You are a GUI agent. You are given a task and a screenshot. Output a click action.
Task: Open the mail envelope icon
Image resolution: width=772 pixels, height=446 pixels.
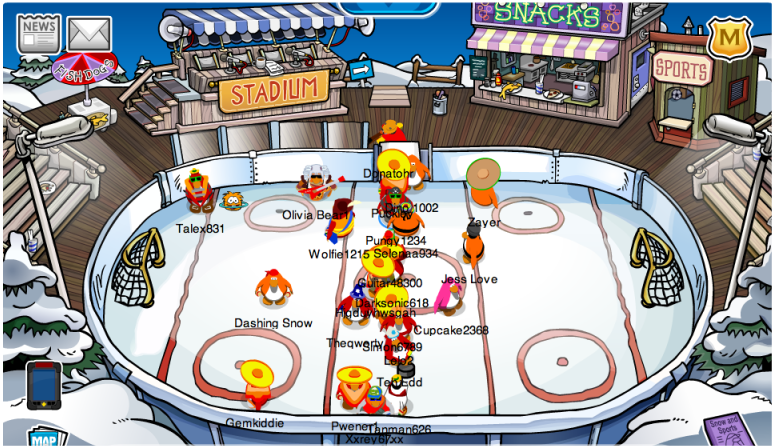[89, 35]
